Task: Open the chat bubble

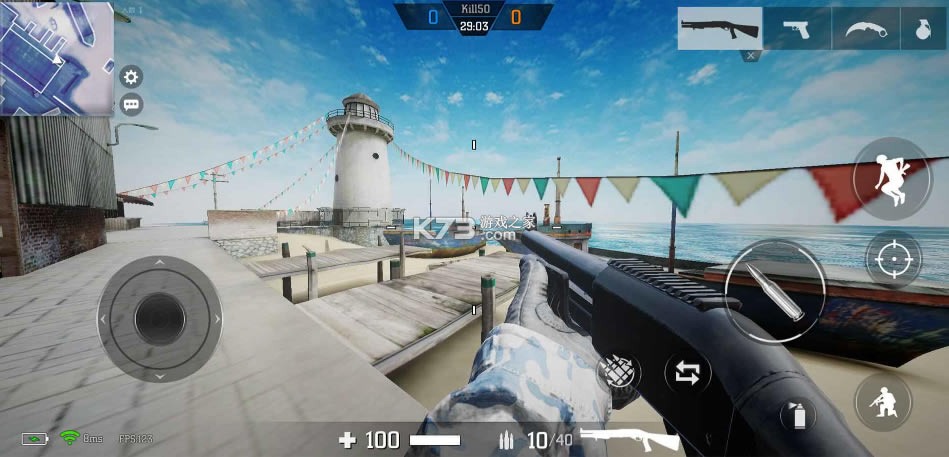Action: point(131,104)
